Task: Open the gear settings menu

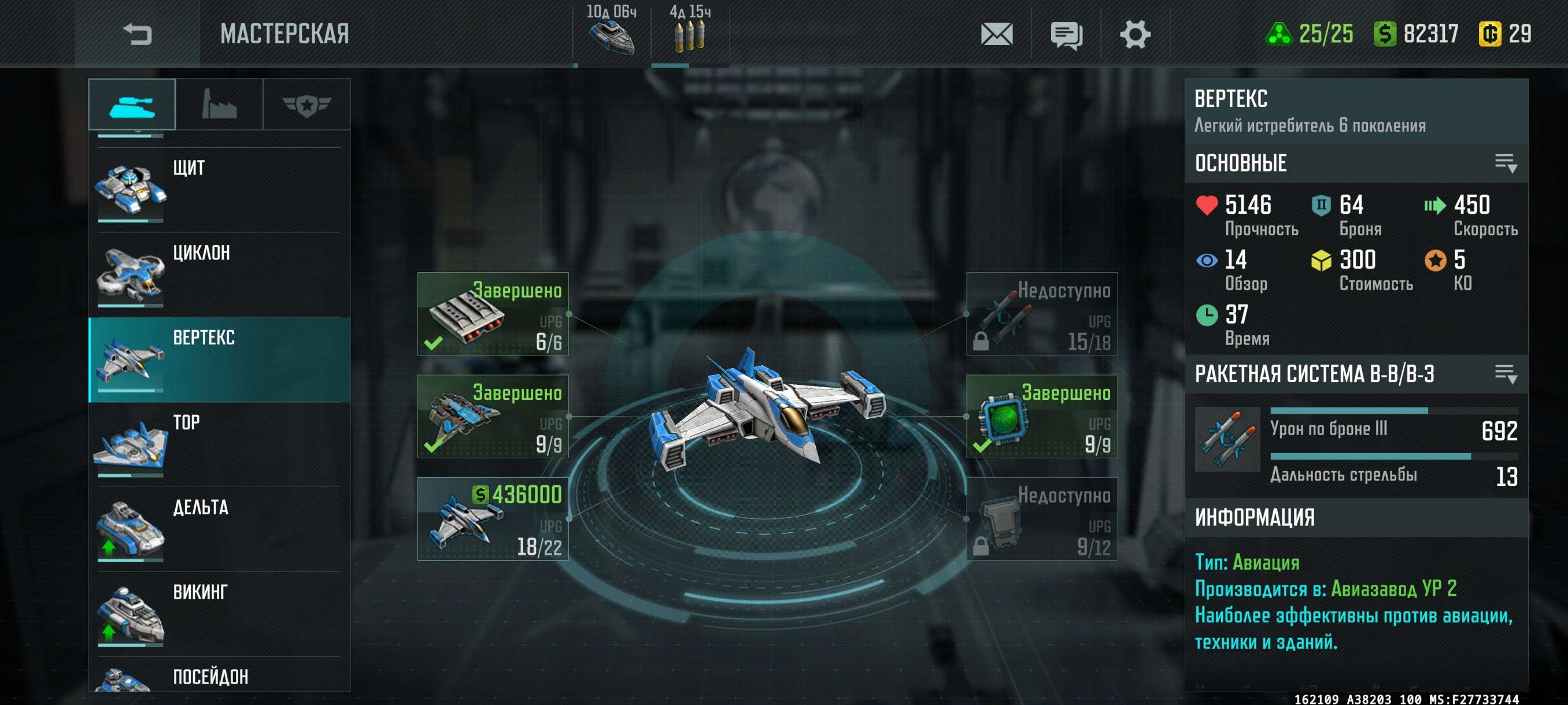Action: [1134, 34]
